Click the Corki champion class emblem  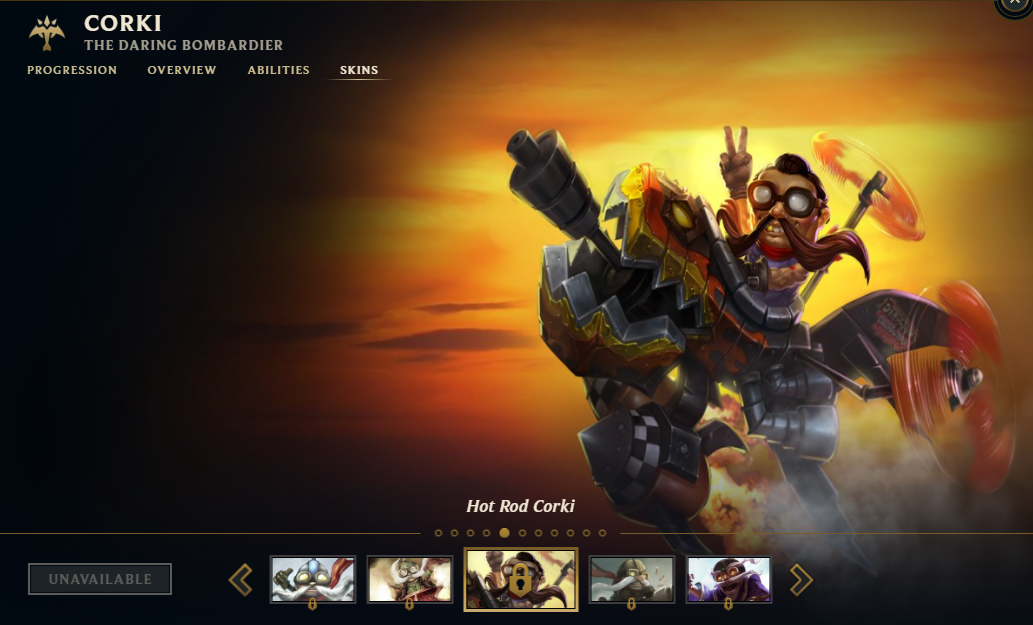click(47, 33)
